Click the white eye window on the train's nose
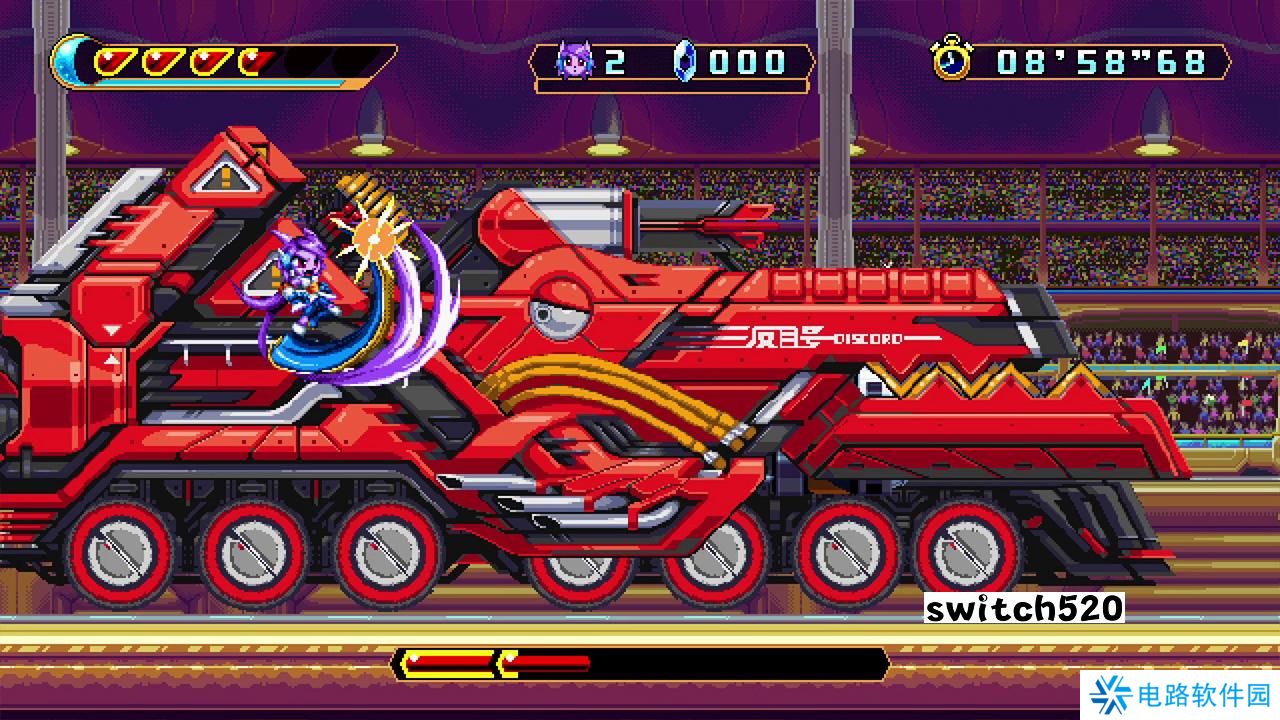 tap(560, 312)
